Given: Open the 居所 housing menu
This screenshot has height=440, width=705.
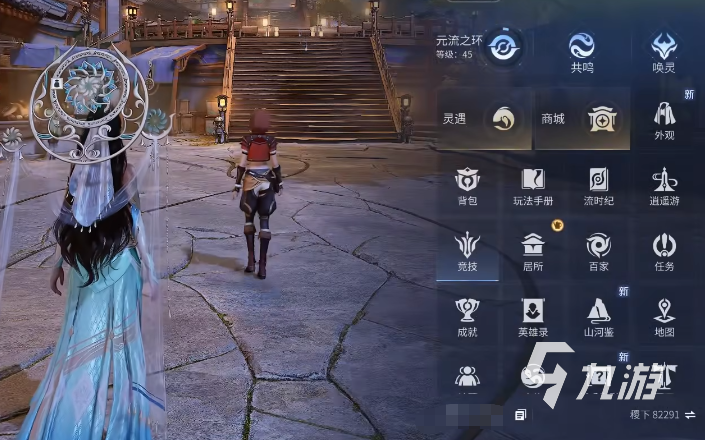Looking at the screenshot, I should click(532, 250).
